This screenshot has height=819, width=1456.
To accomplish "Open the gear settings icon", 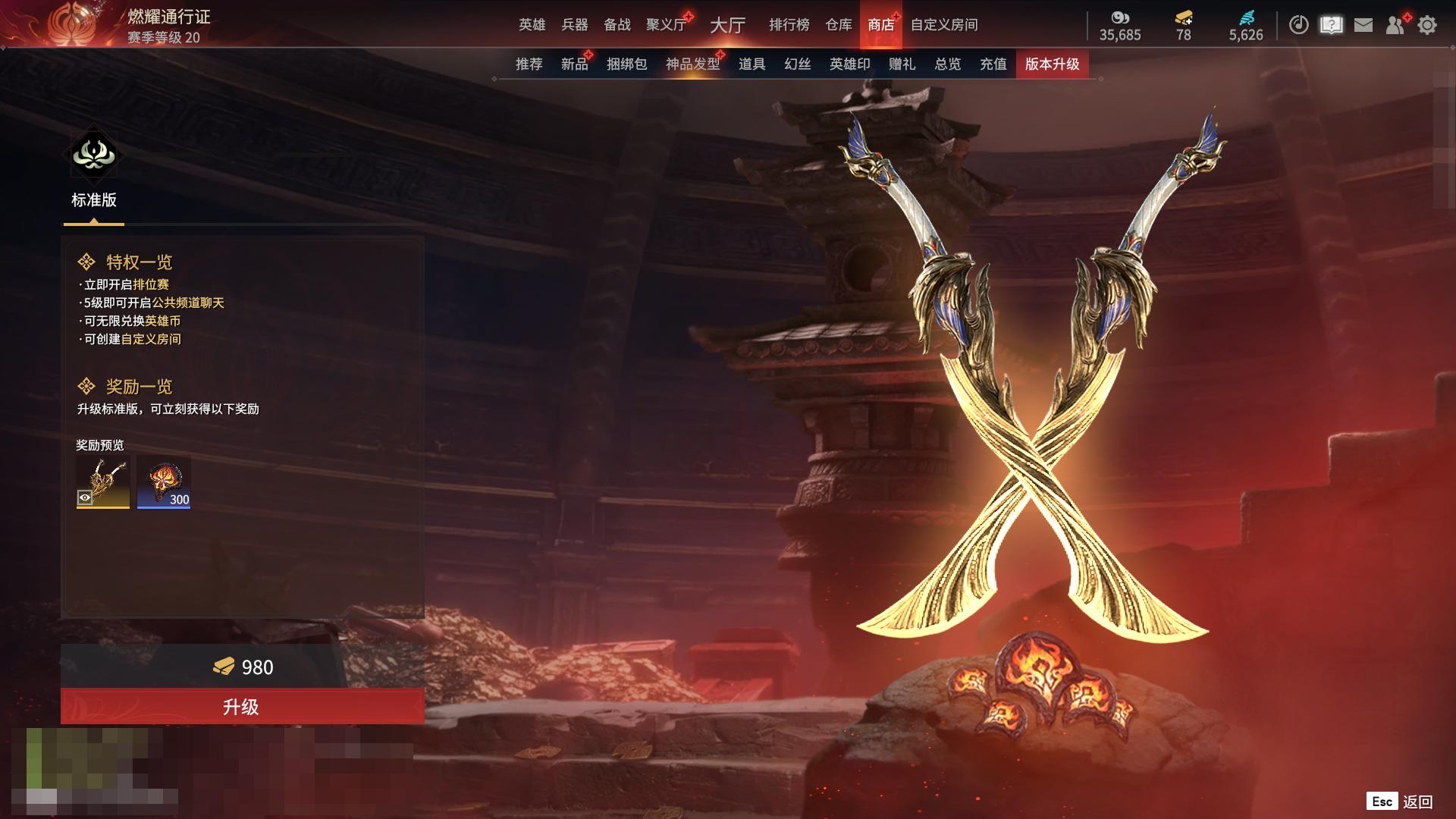I will 1426,25.
